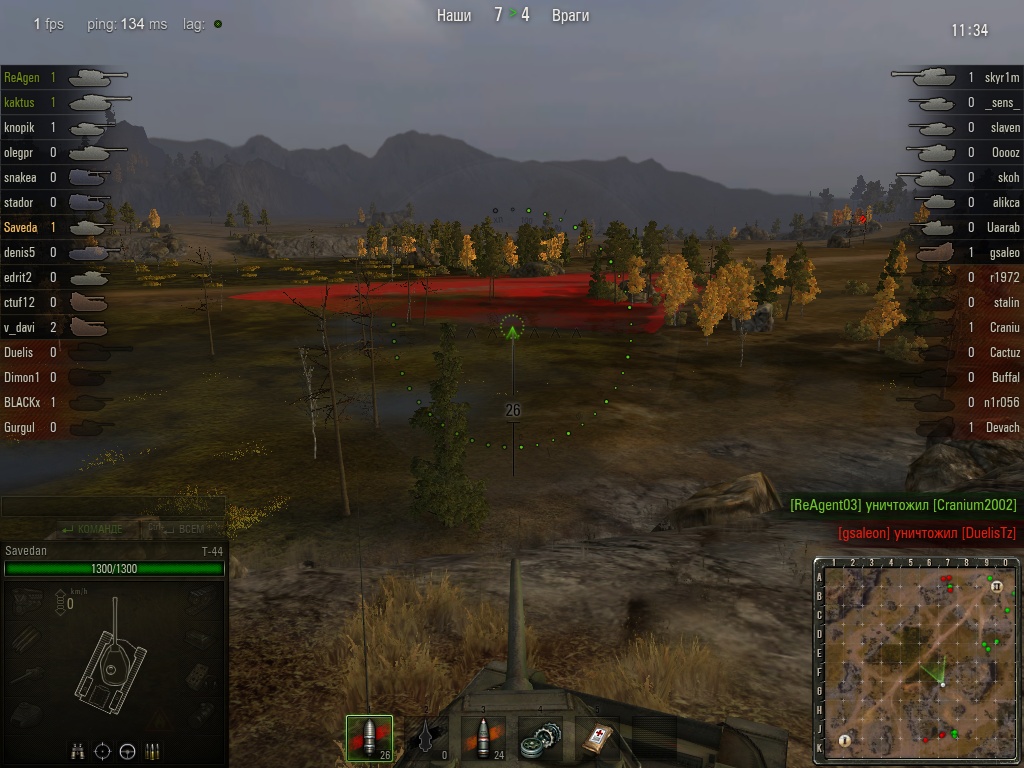Select Craniu in the enemy team list
Viewport: 1024px width, 768px height.
(x=1003, y=327)
